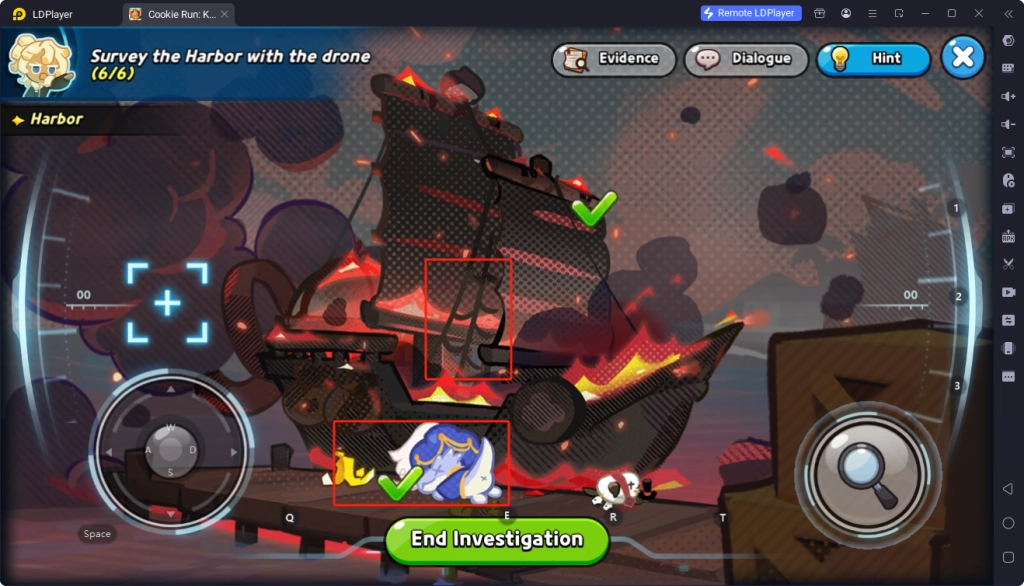Close the drone survey screen

(963, 58)
